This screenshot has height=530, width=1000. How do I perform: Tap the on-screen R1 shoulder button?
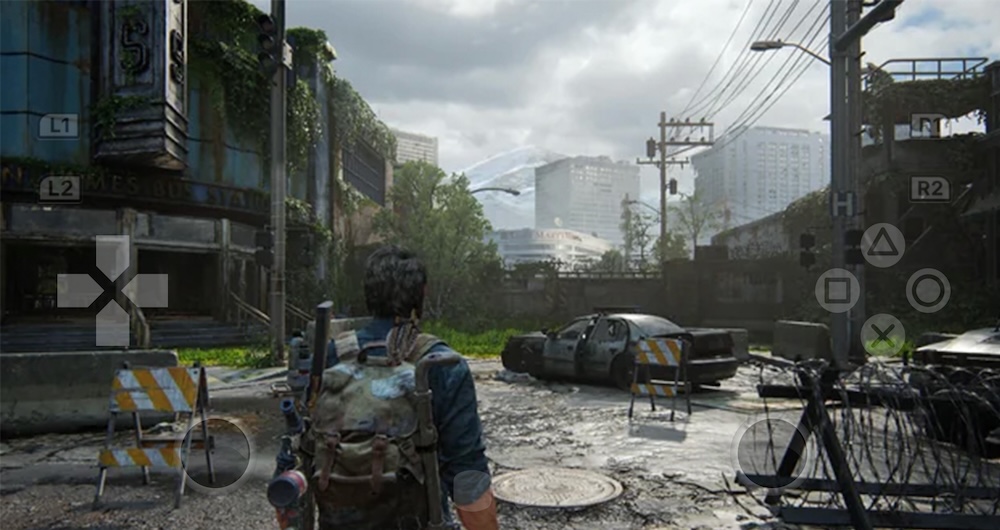(929, 125)
